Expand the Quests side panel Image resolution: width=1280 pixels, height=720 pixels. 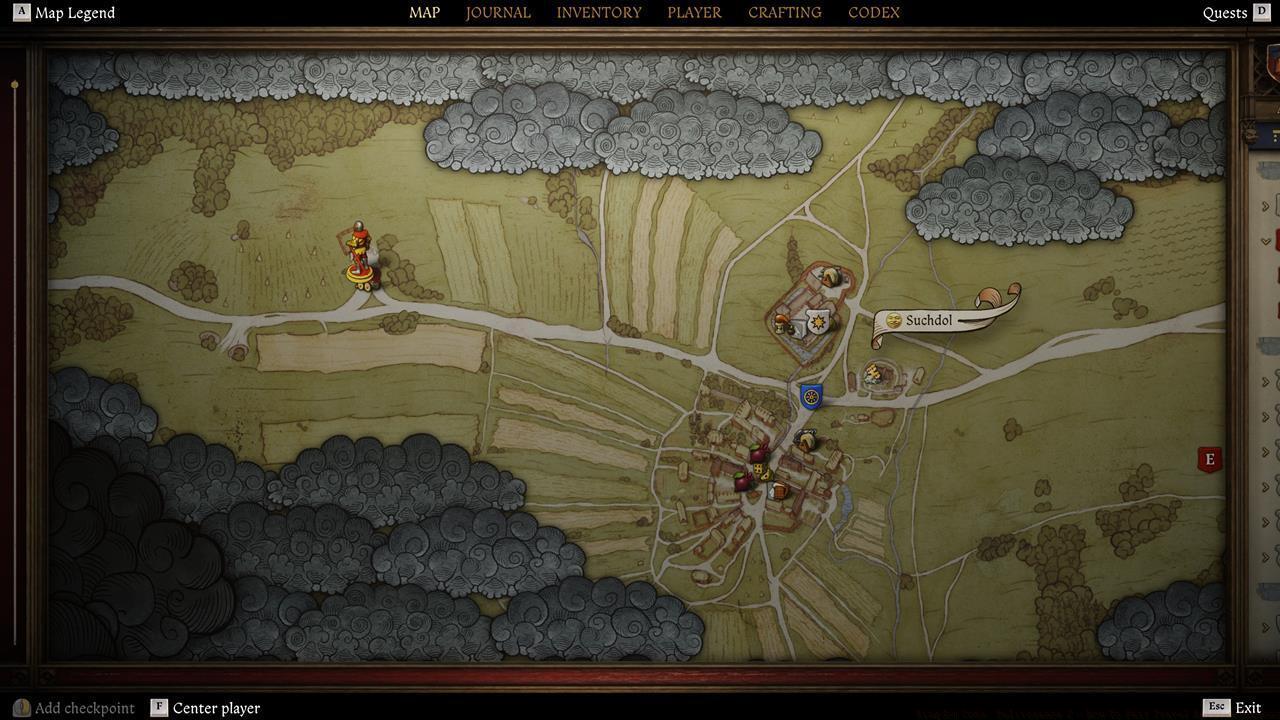(1235, 13)
